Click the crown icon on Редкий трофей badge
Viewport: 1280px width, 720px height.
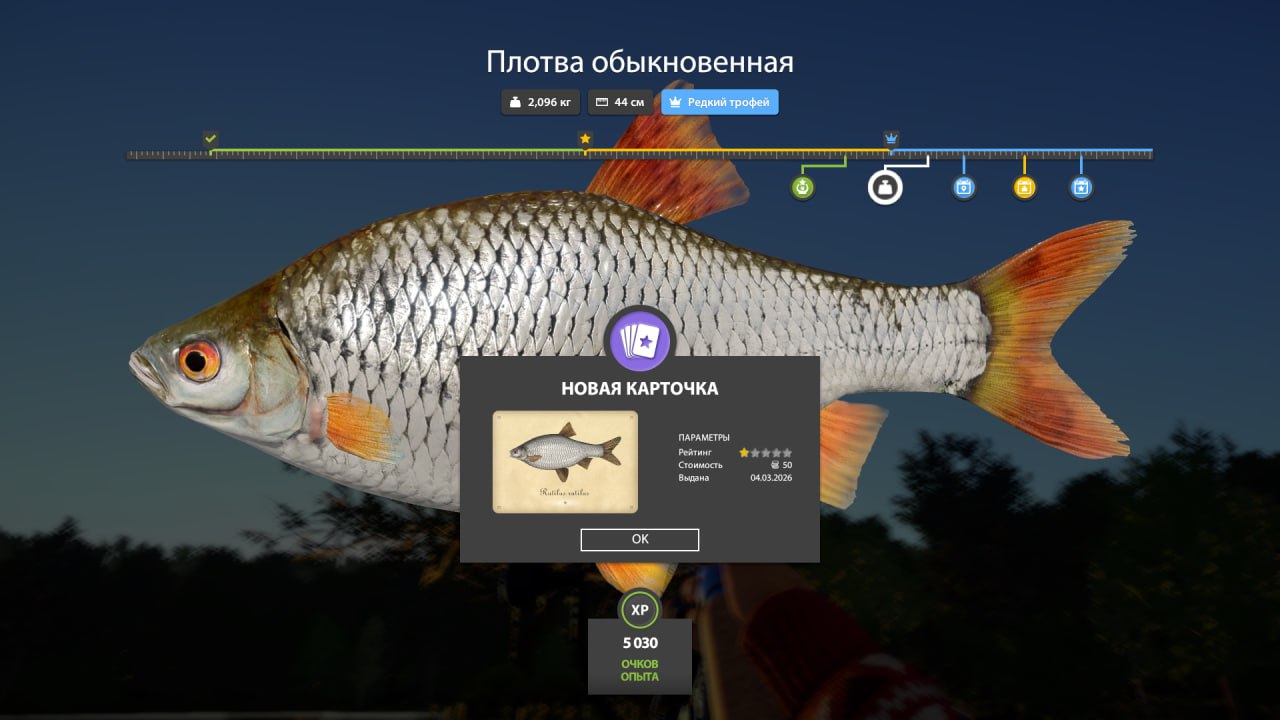coord(676,101)
